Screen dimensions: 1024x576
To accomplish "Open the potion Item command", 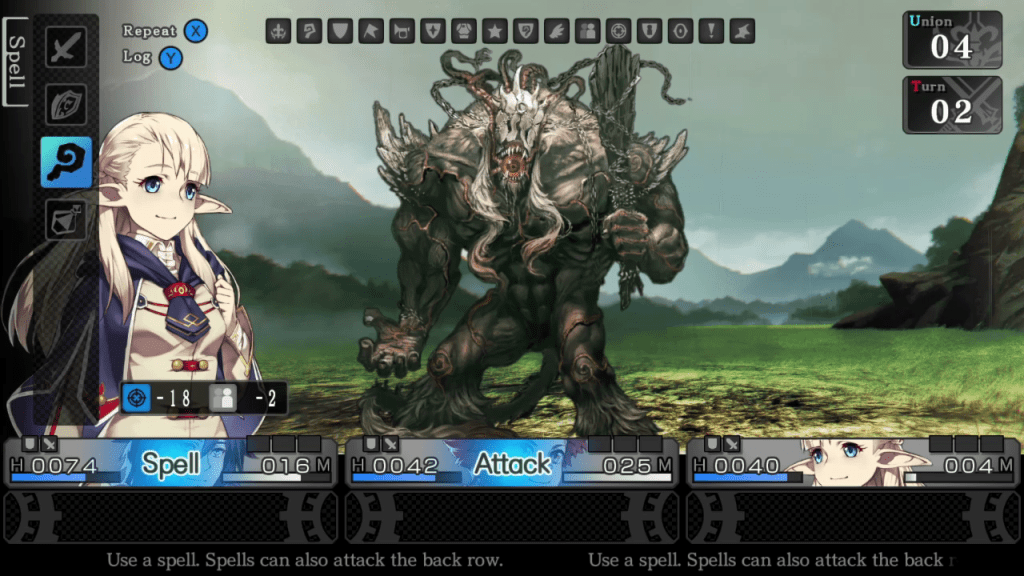I will pyautogui.click(x=66, y=219).
